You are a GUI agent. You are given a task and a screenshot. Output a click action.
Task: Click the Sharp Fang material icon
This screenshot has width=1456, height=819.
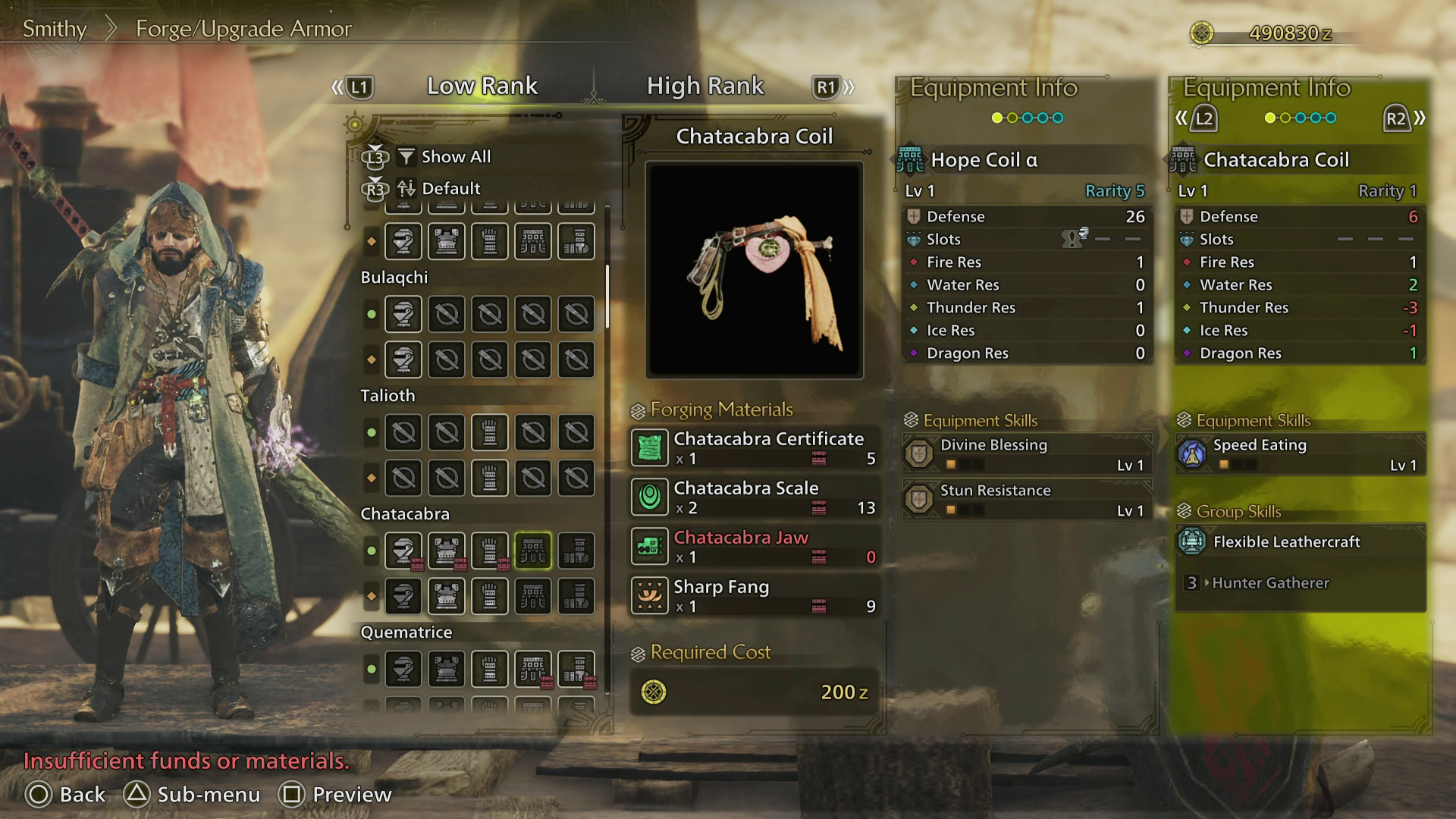point(650,596)
